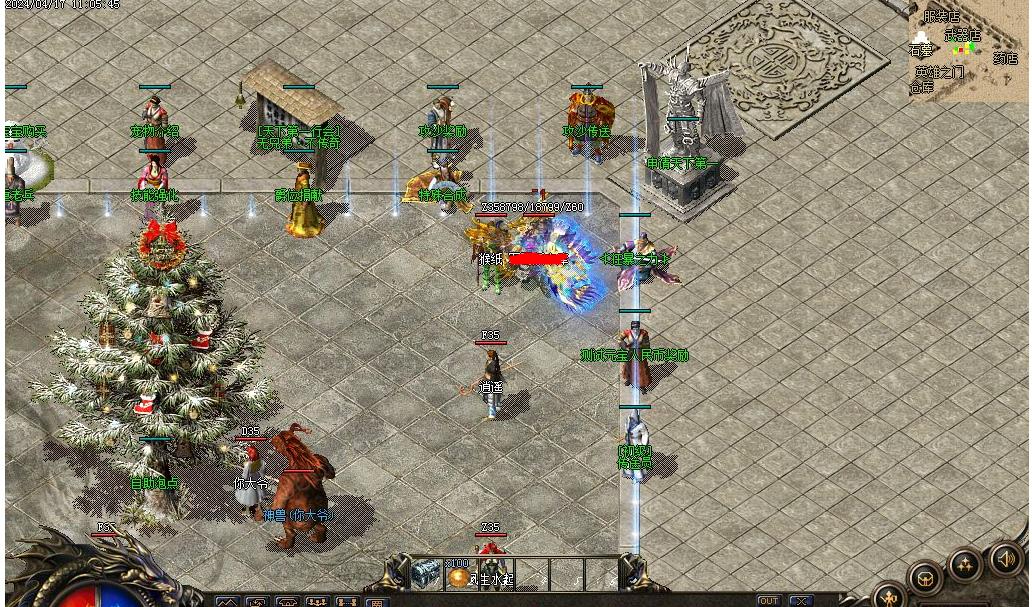Click 药店 label on the minimap

coord(1004,58)
